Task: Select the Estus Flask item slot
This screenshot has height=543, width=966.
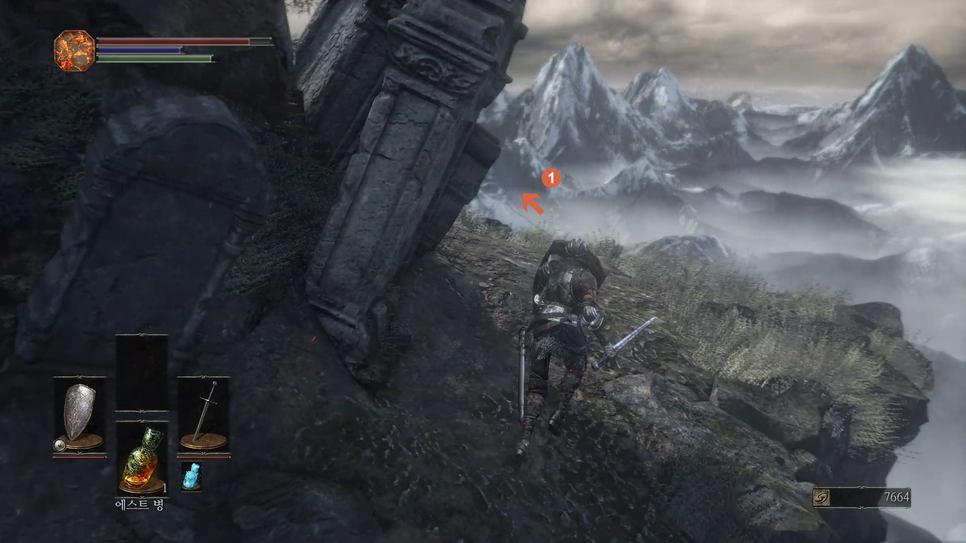Action: tap(141, 458)
